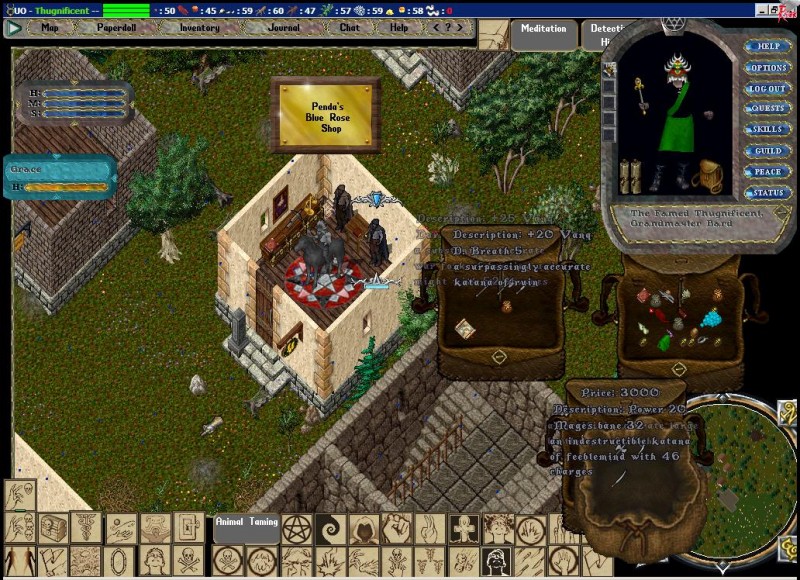Use the Animal Taming skill button

click(x=248, y=522)
